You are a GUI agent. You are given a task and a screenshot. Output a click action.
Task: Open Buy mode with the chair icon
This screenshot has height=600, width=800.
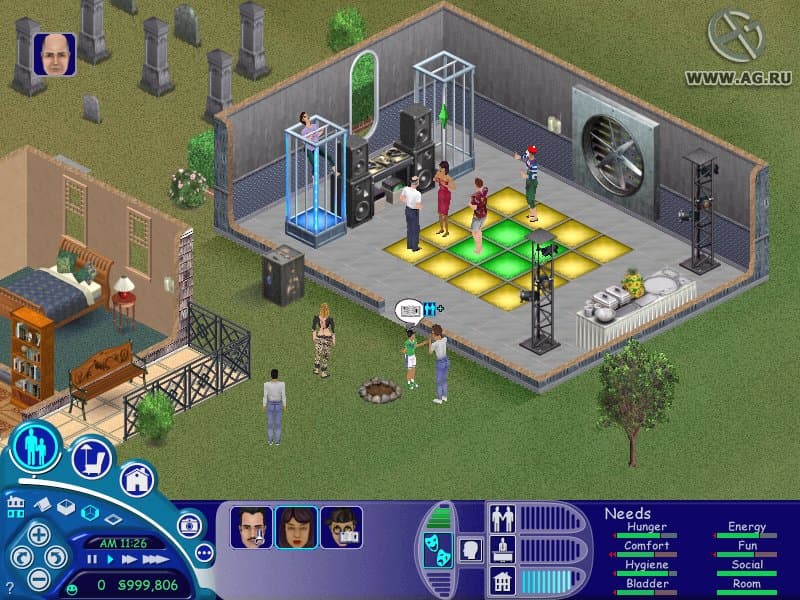tap(91, 458)
